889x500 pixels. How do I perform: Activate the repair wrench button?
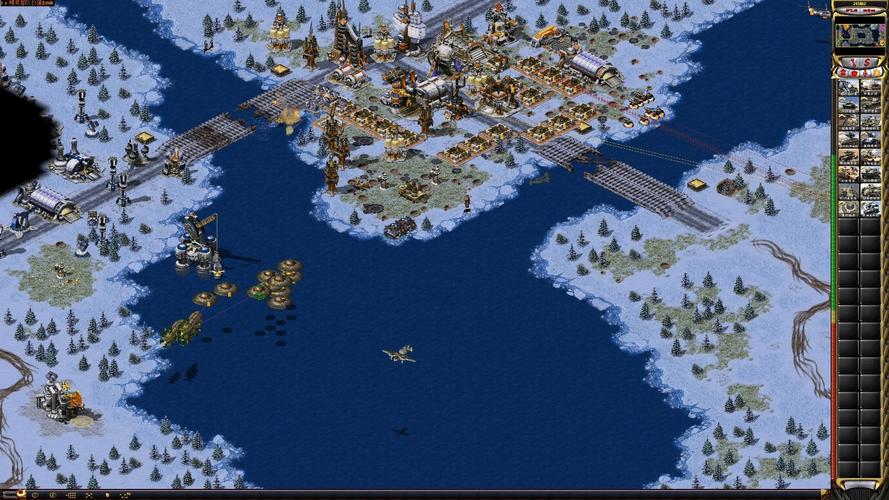[x=851, y=60]
